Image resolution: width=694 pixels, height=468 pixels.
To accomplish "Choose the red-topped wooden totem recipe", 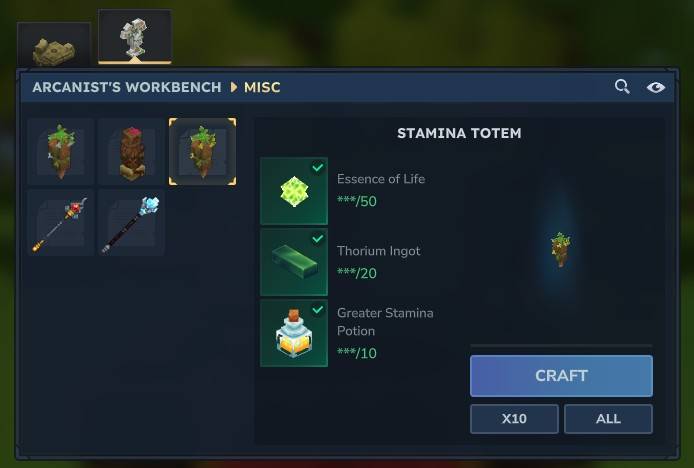I will (132, 152).
